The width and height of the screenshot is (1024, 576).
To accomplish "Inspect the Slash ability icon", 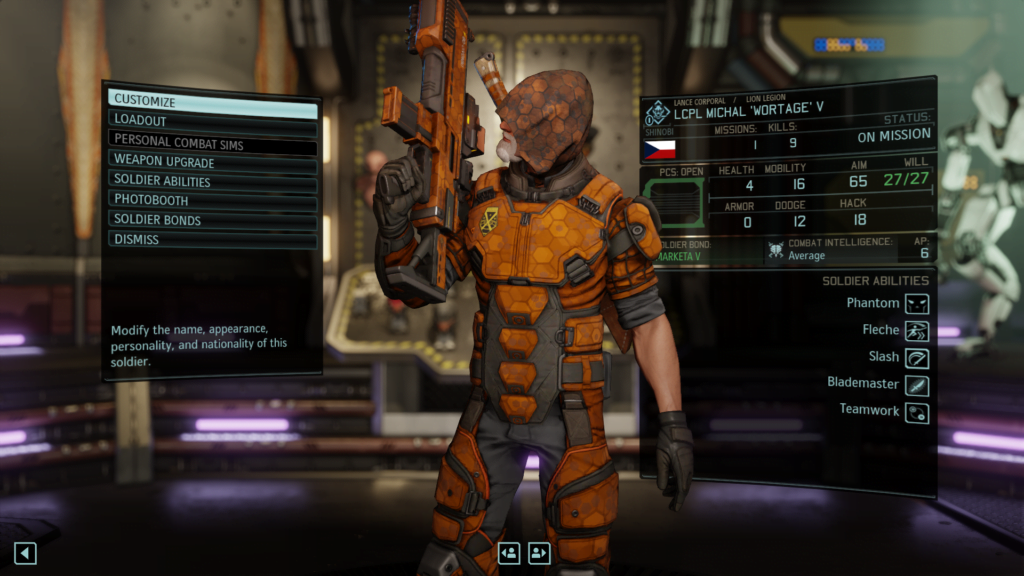I will point(917,358).
